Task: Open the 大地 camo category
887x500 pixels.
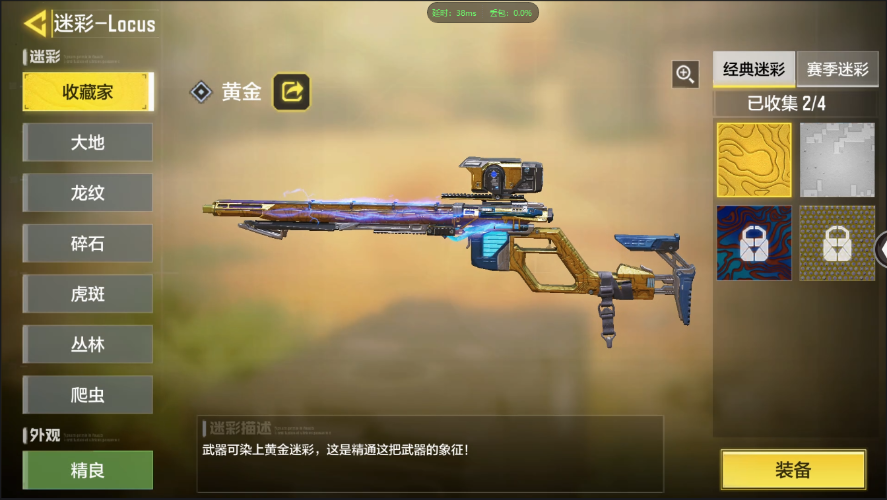Action: (88, 142)
